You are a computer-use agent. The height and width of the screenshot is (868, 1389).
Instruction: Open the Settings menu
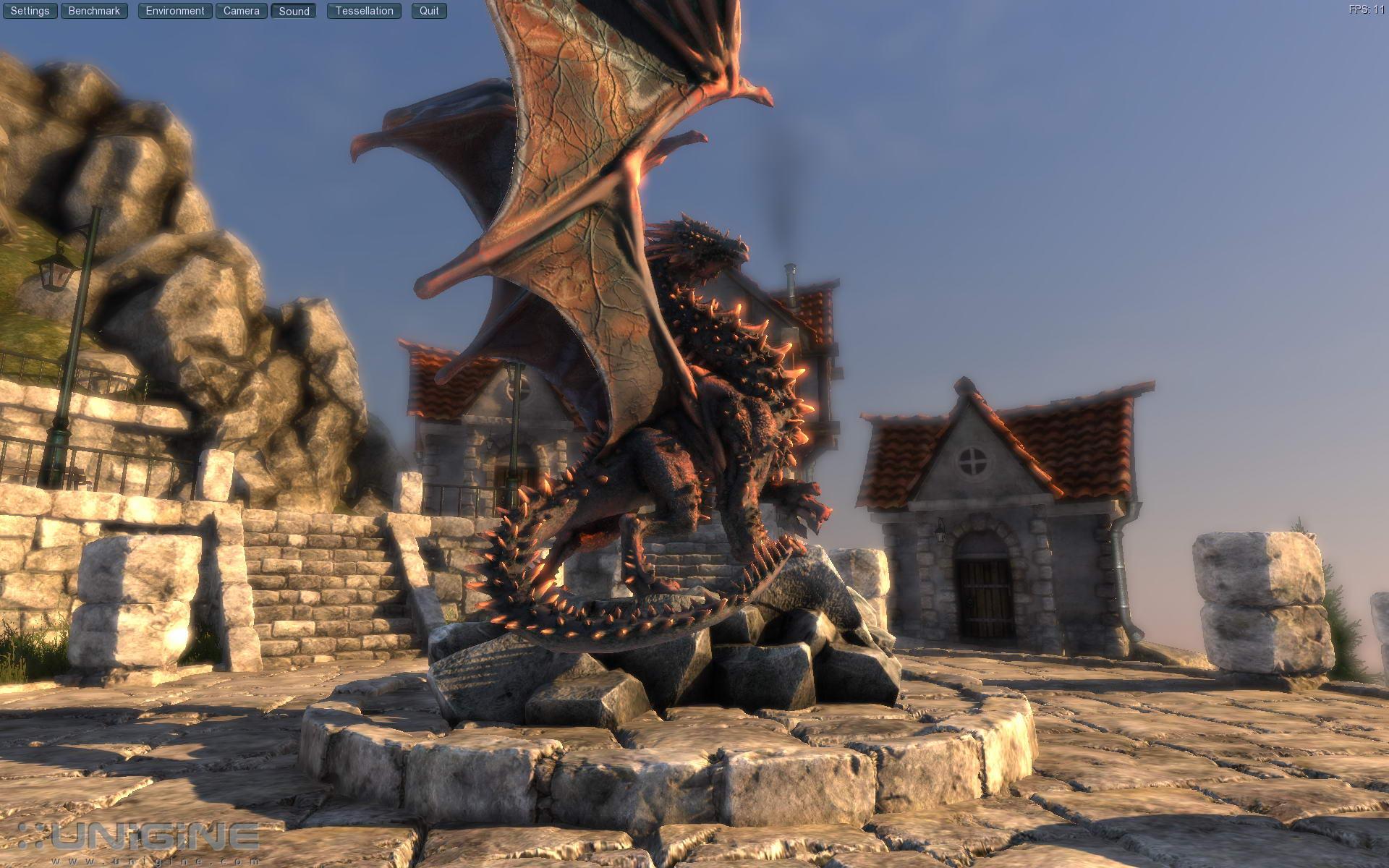pyautogui.click(x=30, y=11)
